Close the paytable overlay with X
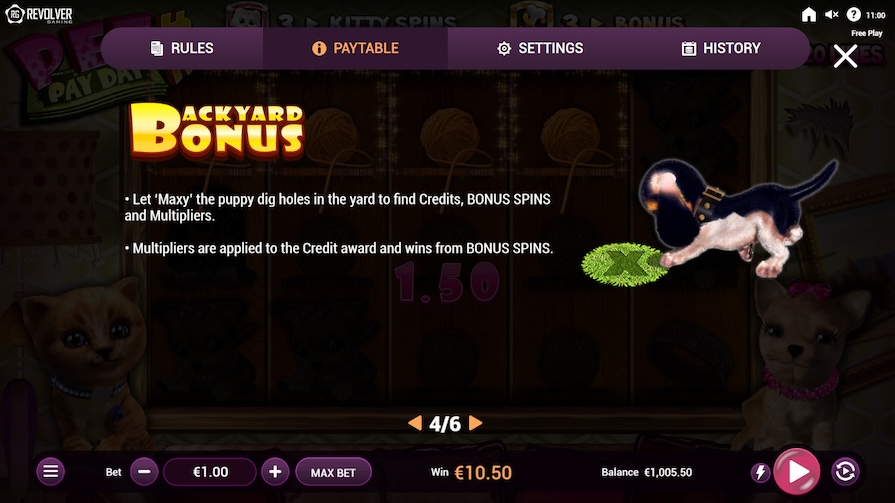Image resolution: width=895 pixels, height=503 pixels. click(845, 57)
